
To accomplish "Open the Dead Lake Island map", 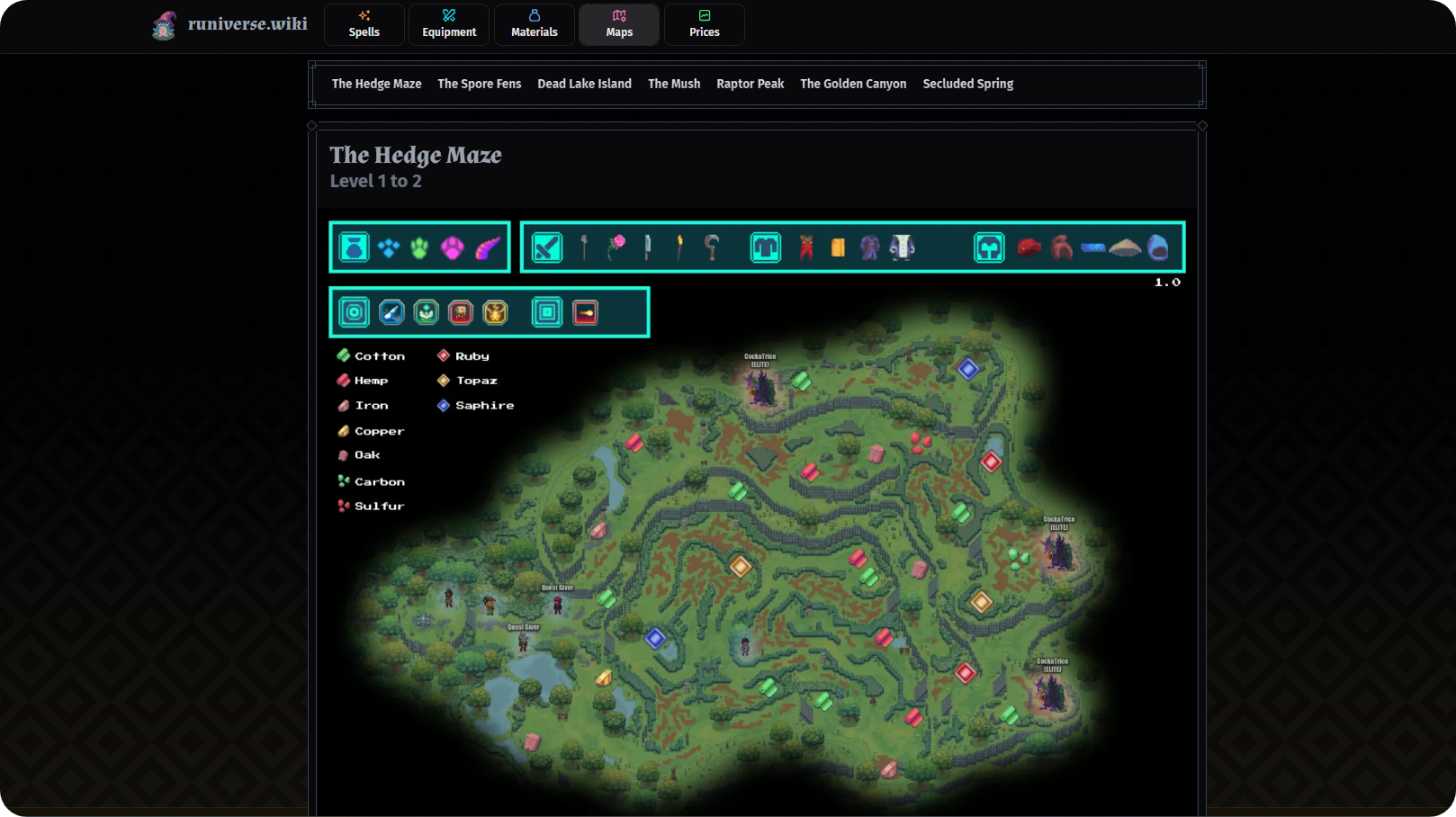I will (584, 84).
